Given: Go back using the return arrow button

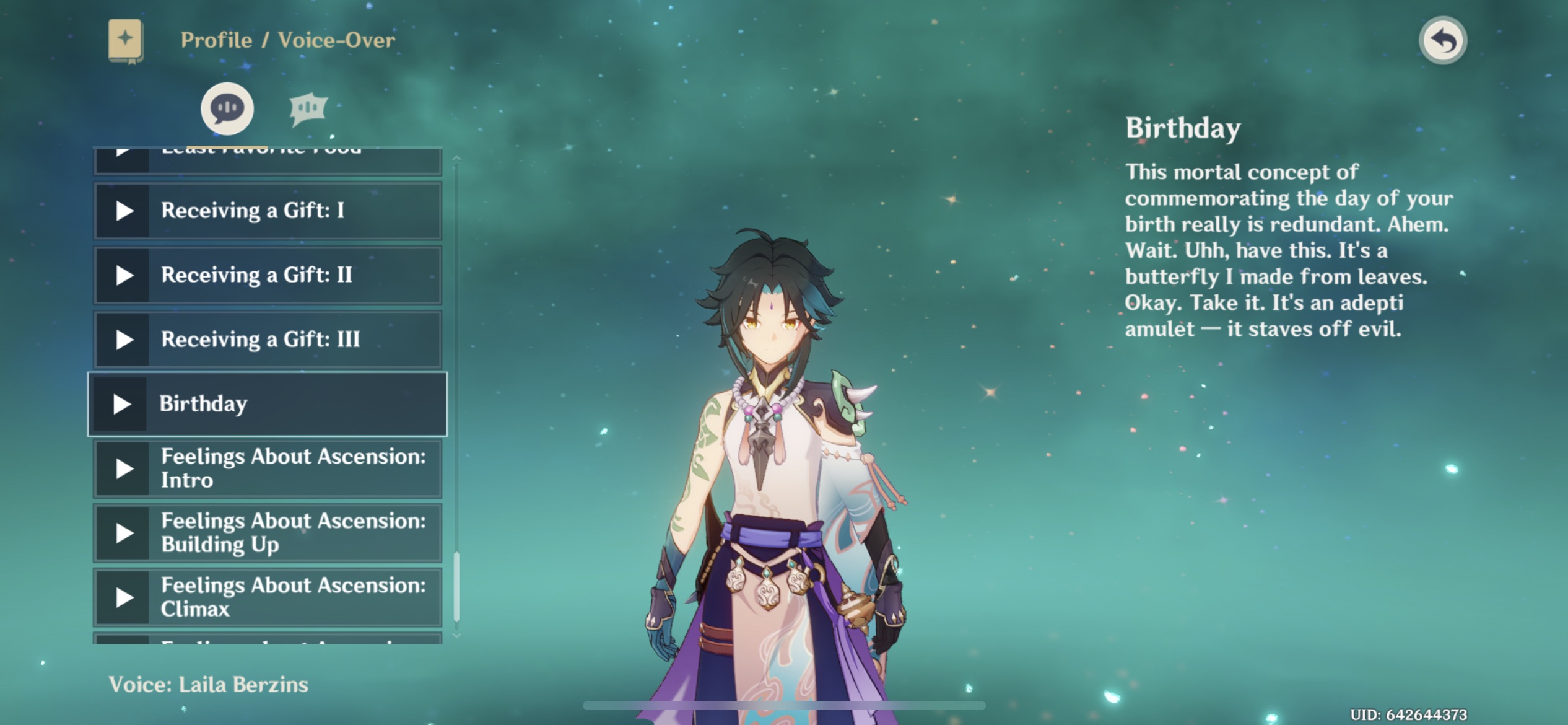Looking at the screenshot, I should 1442,41.
